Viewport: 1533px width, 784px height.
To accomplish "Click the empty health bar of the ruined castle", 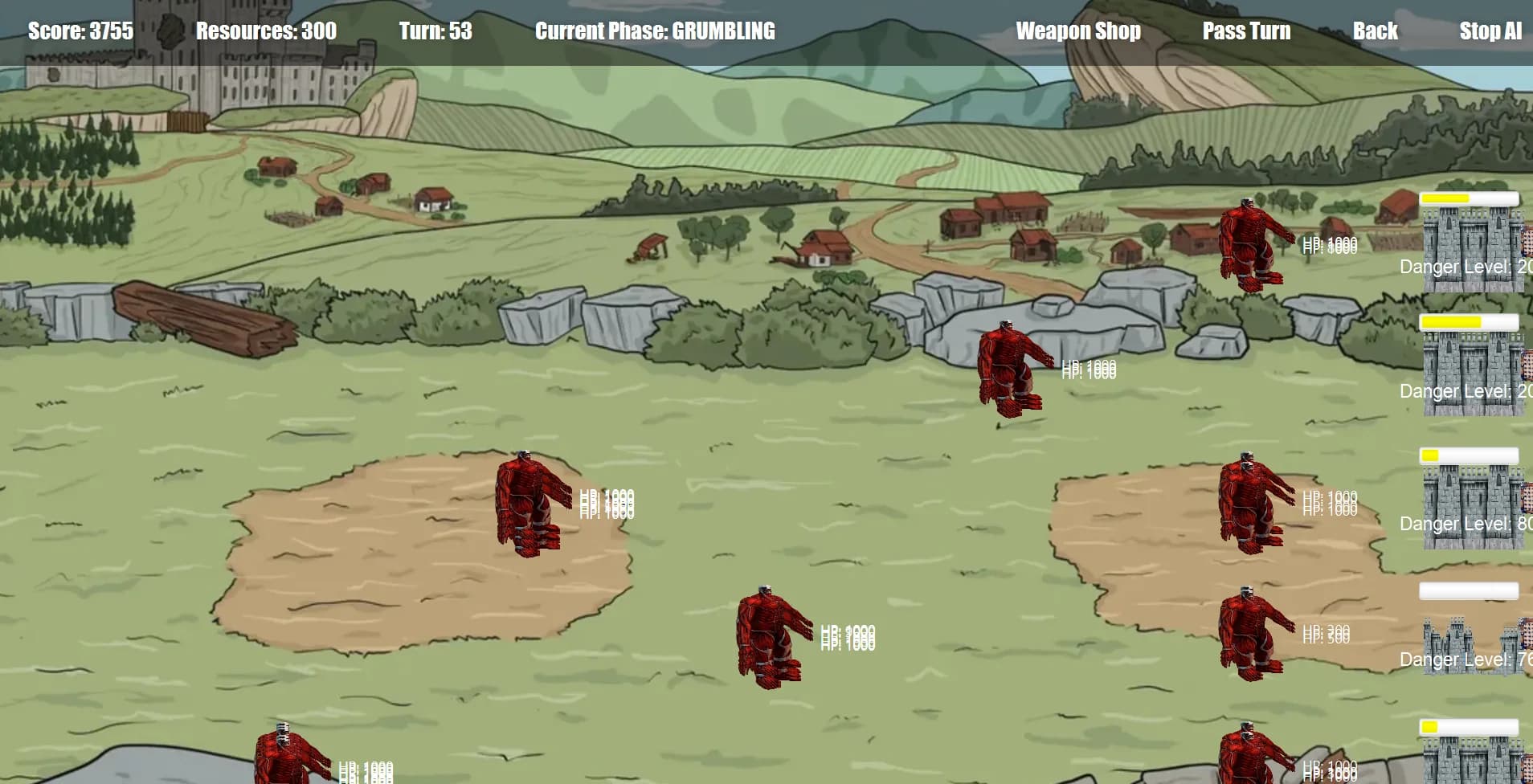I will pos(1470,590).
